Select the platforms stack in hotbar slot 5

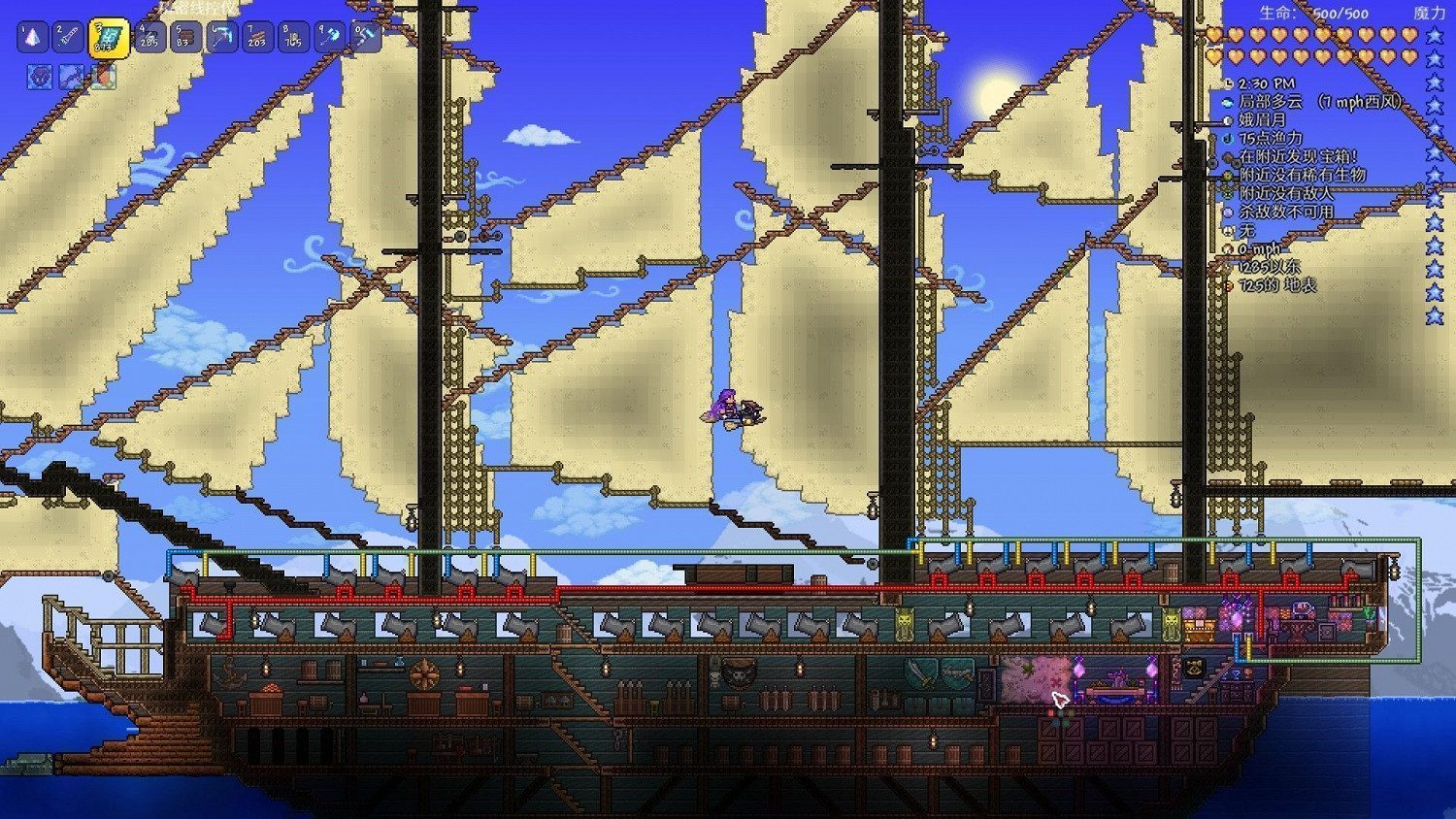(x=187, y=38)
